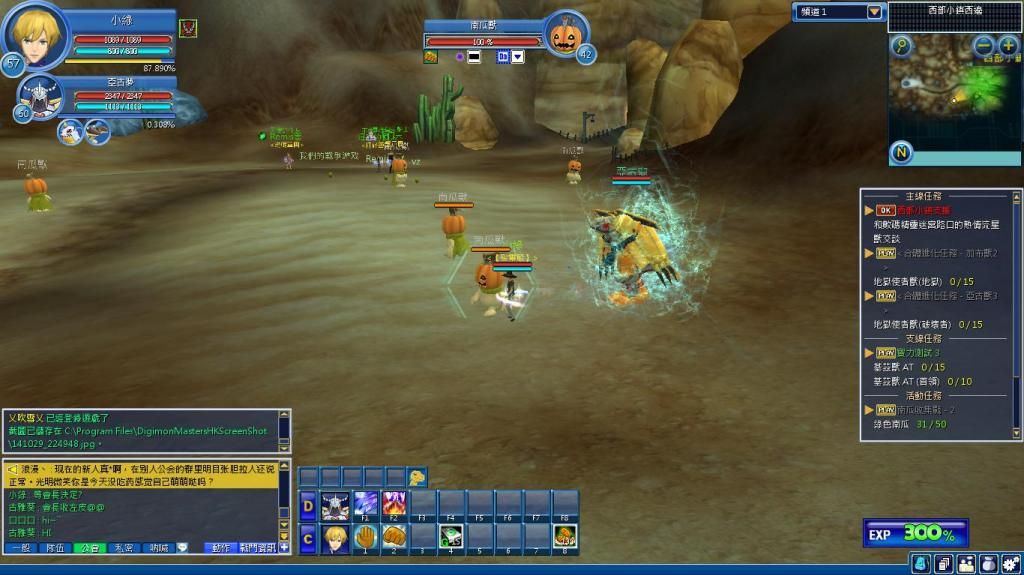Click the minimap magnifying glass search button
Image resolution: width=1024 pixels, height=575 pixels.
click(x=902, y=46)
